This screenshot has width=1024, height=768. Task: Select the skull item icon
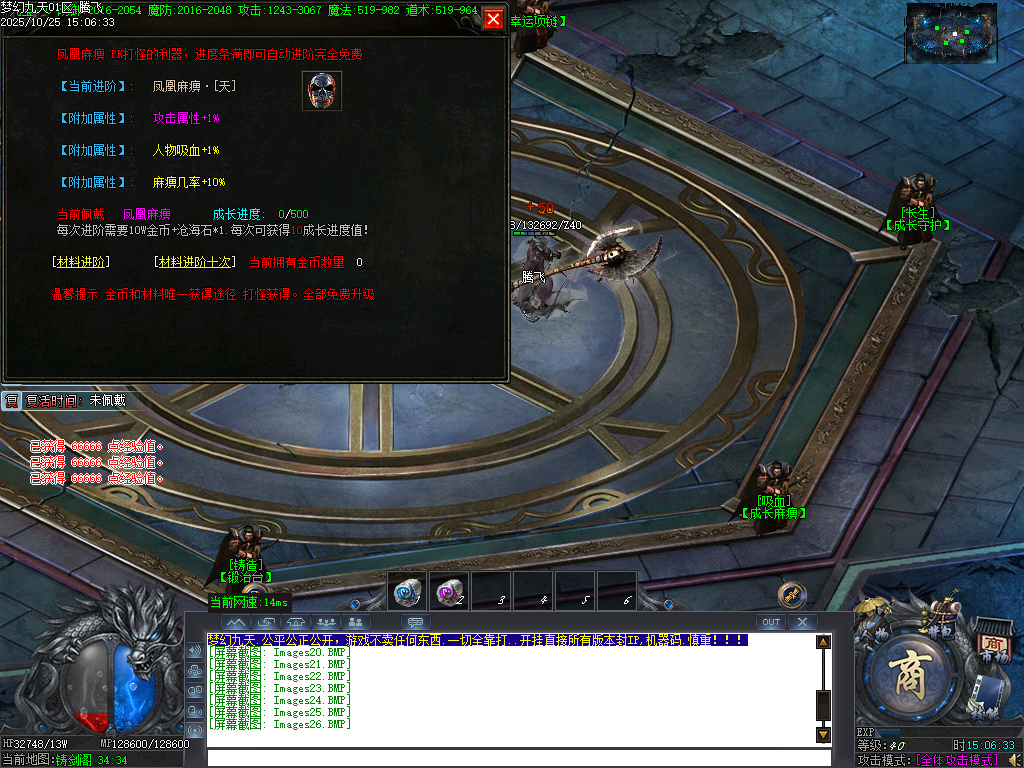pyautogui.click(x=322, y=91)
